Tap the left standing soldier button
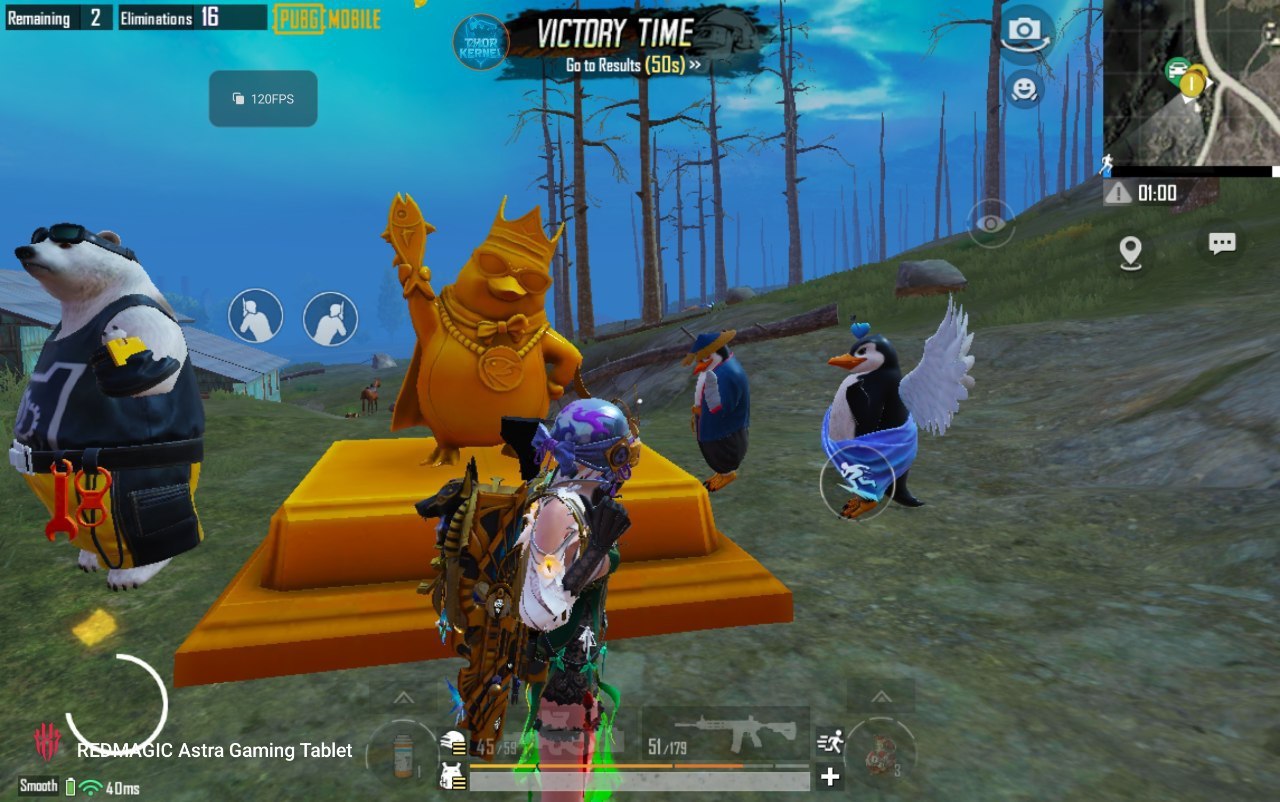The height and width of the screenshot is (802, 1280). click(255, 316)
